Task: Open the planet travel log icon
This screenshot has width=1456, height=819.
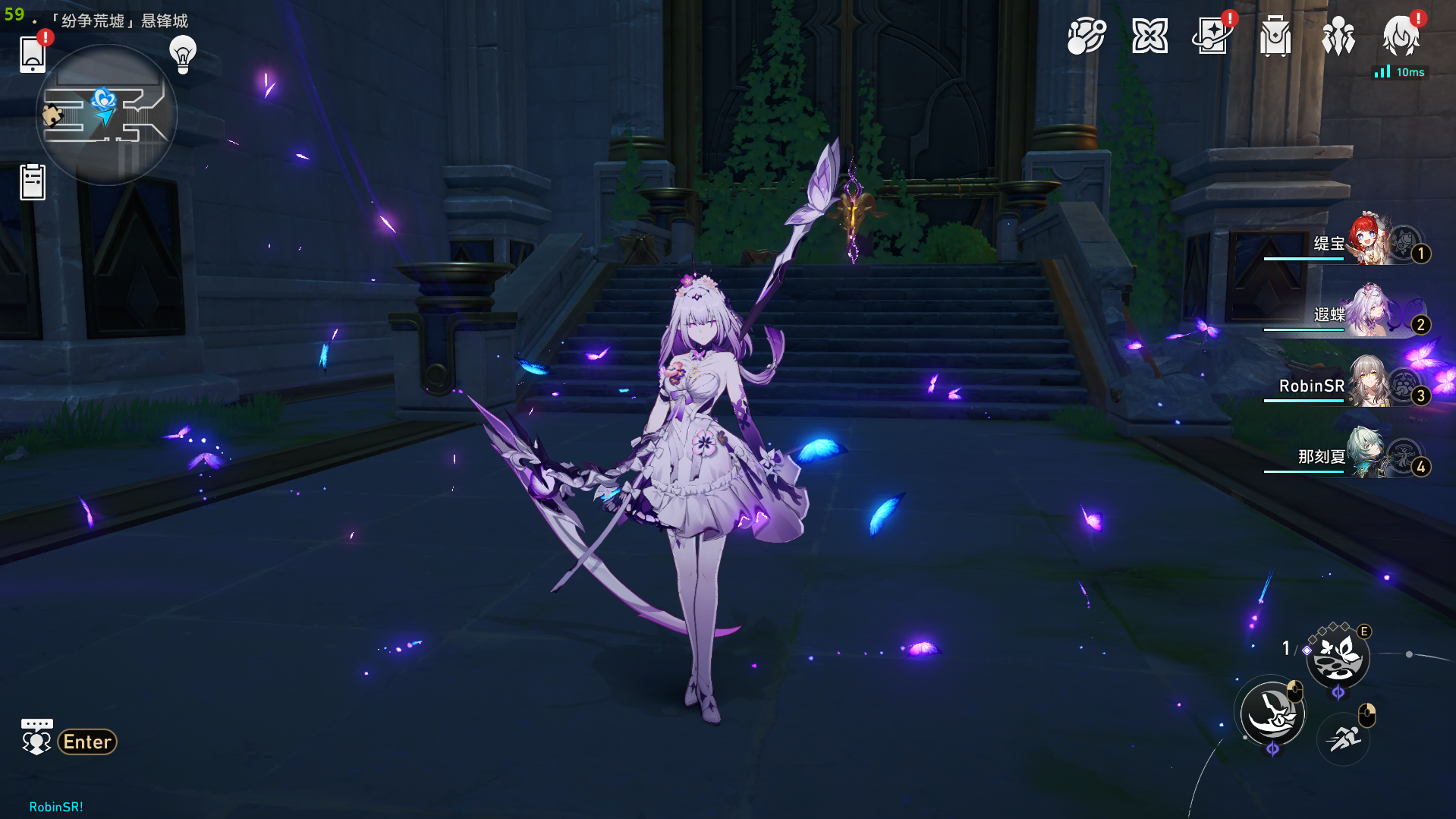Action: pyautogui.click(x=1086, y=36)
